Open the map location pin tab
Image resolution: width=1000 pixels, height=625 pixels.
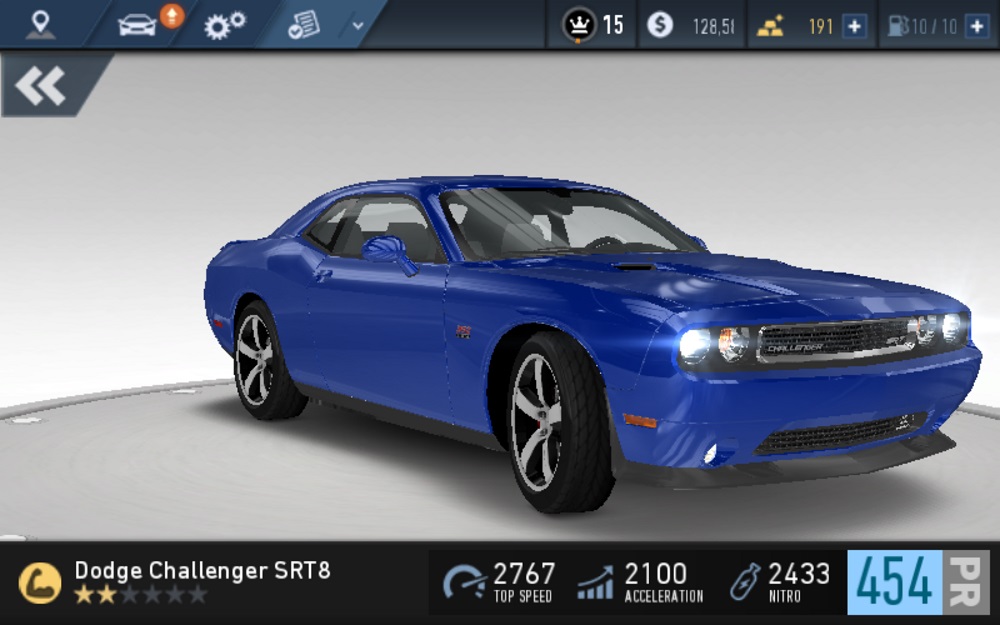(x=41, y=24)
